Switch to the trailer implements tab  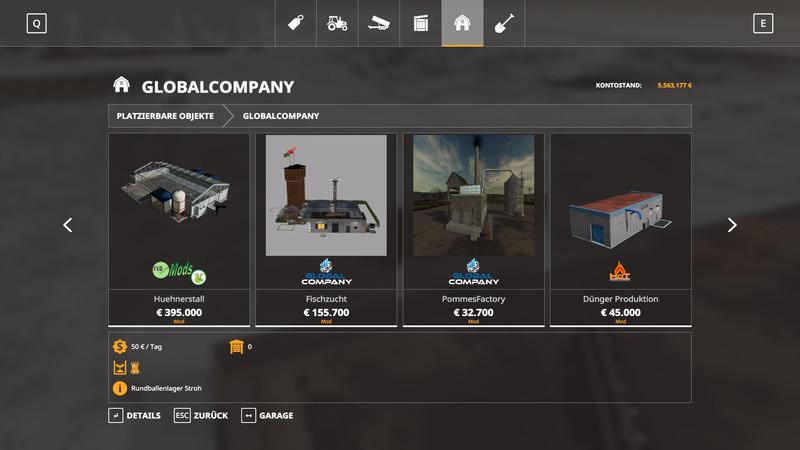pos(380,23)
